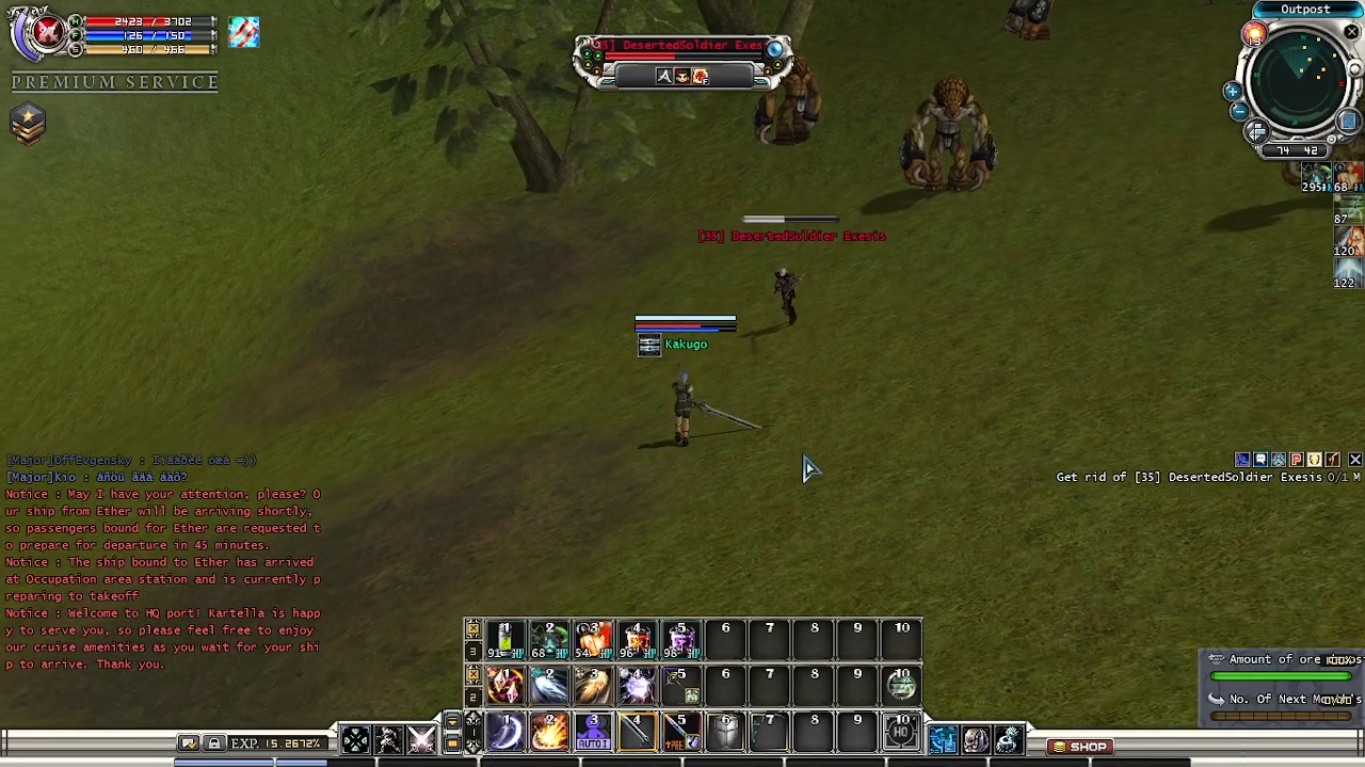Click the Premium Service banner
This screenshot has height=767, width=1365.
115,82
